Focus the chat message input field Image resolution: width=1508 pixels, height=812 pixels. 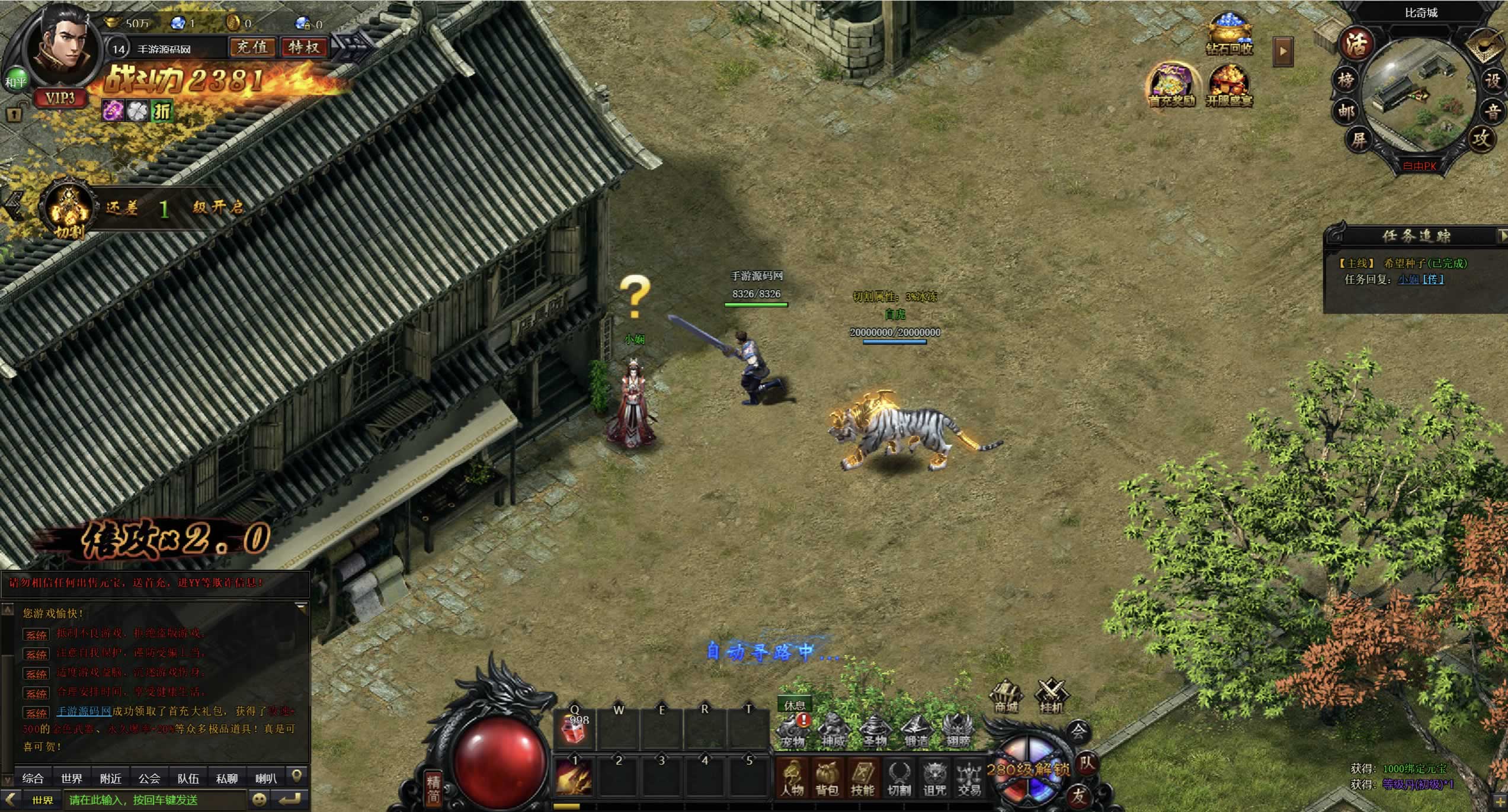click(x=155, y=800)
